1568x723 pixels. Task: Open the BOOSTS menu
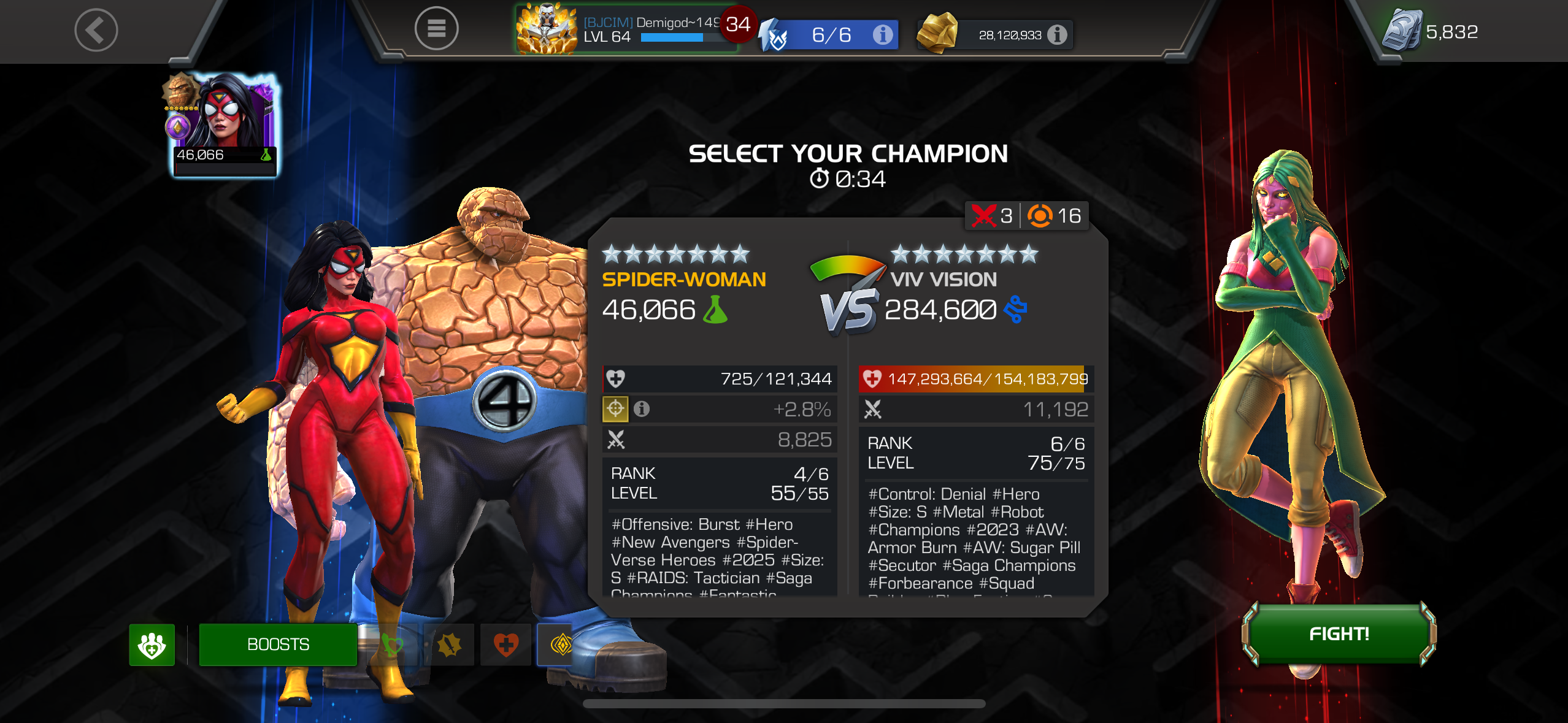click(278, 645)
